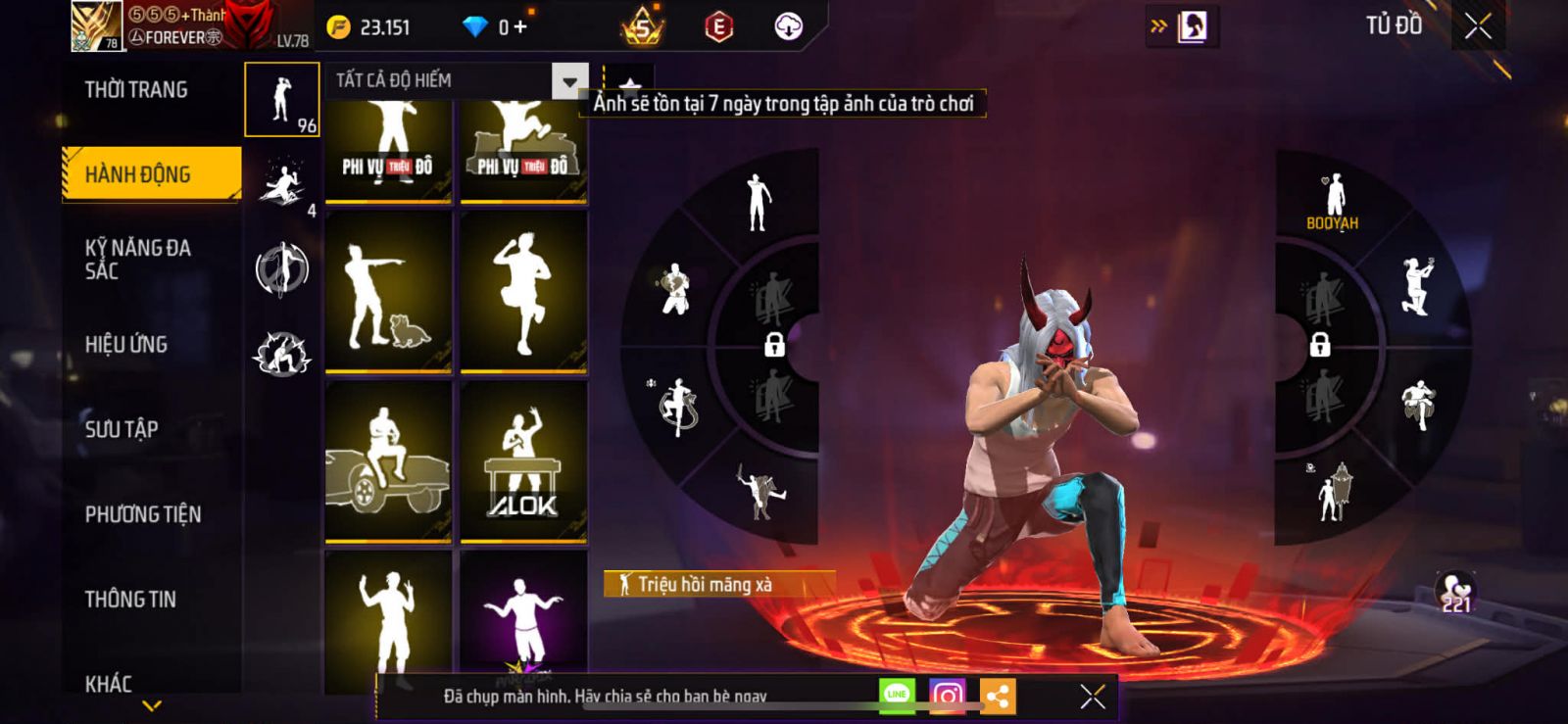This screenshot has width=1568, height=724.
Task: Go to the Sưu Tập tab
Action: pyautogui.click(x=122, y=429)
